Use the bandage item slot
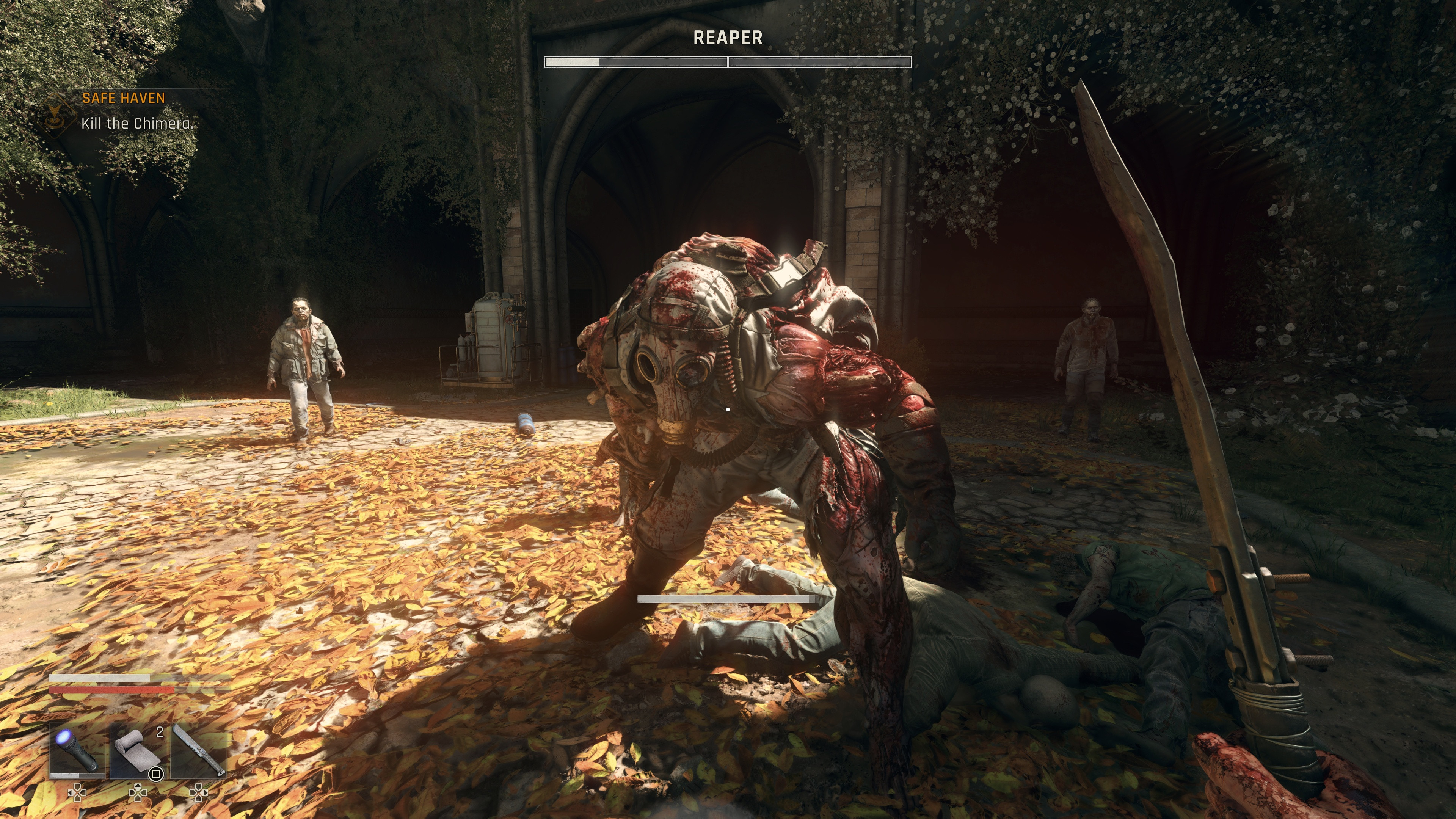Viewport: 1456px width, 819px height. 137,751
